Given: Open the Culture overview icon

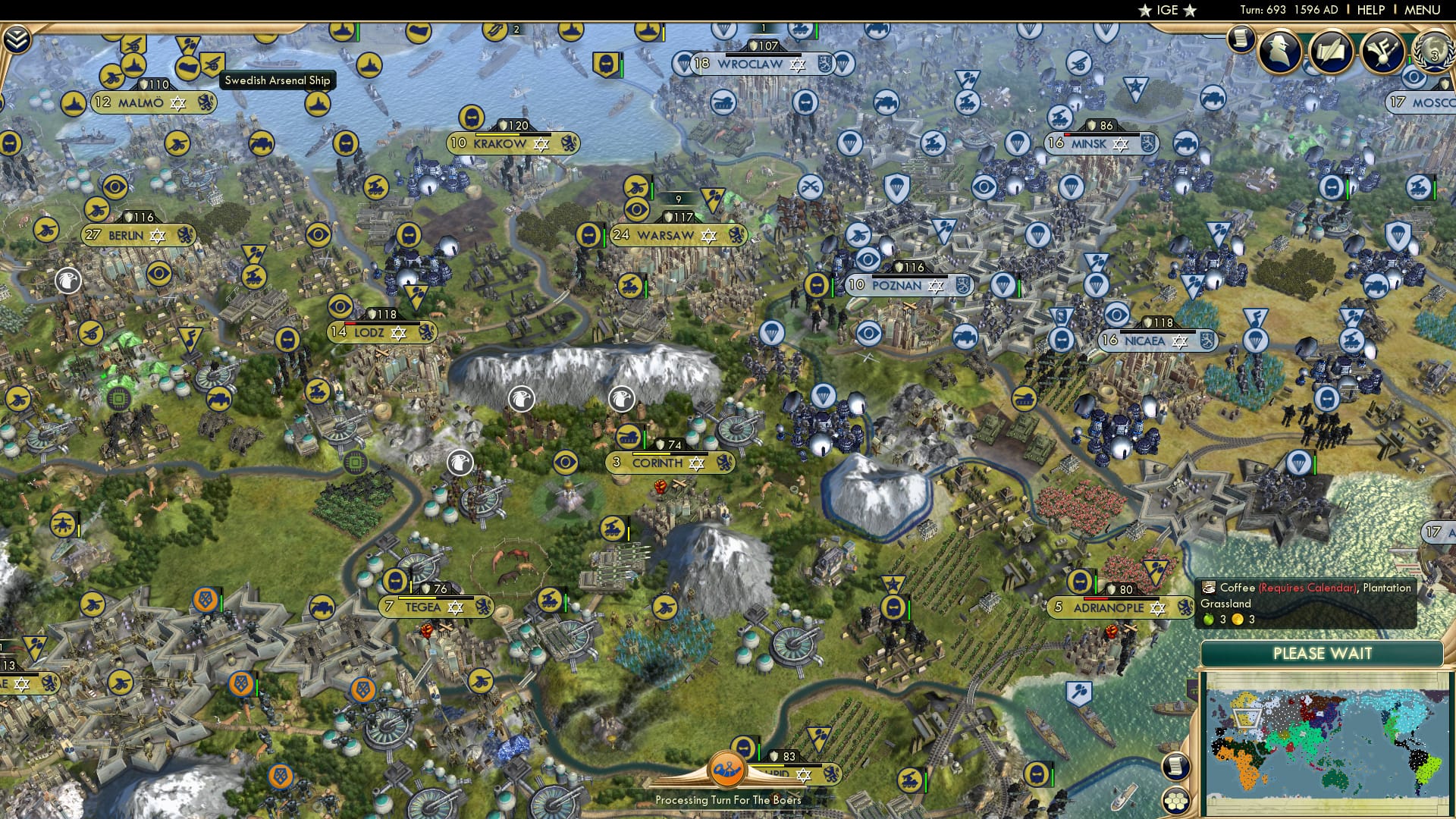Looking at the screenshot, I should point(1382,50).
